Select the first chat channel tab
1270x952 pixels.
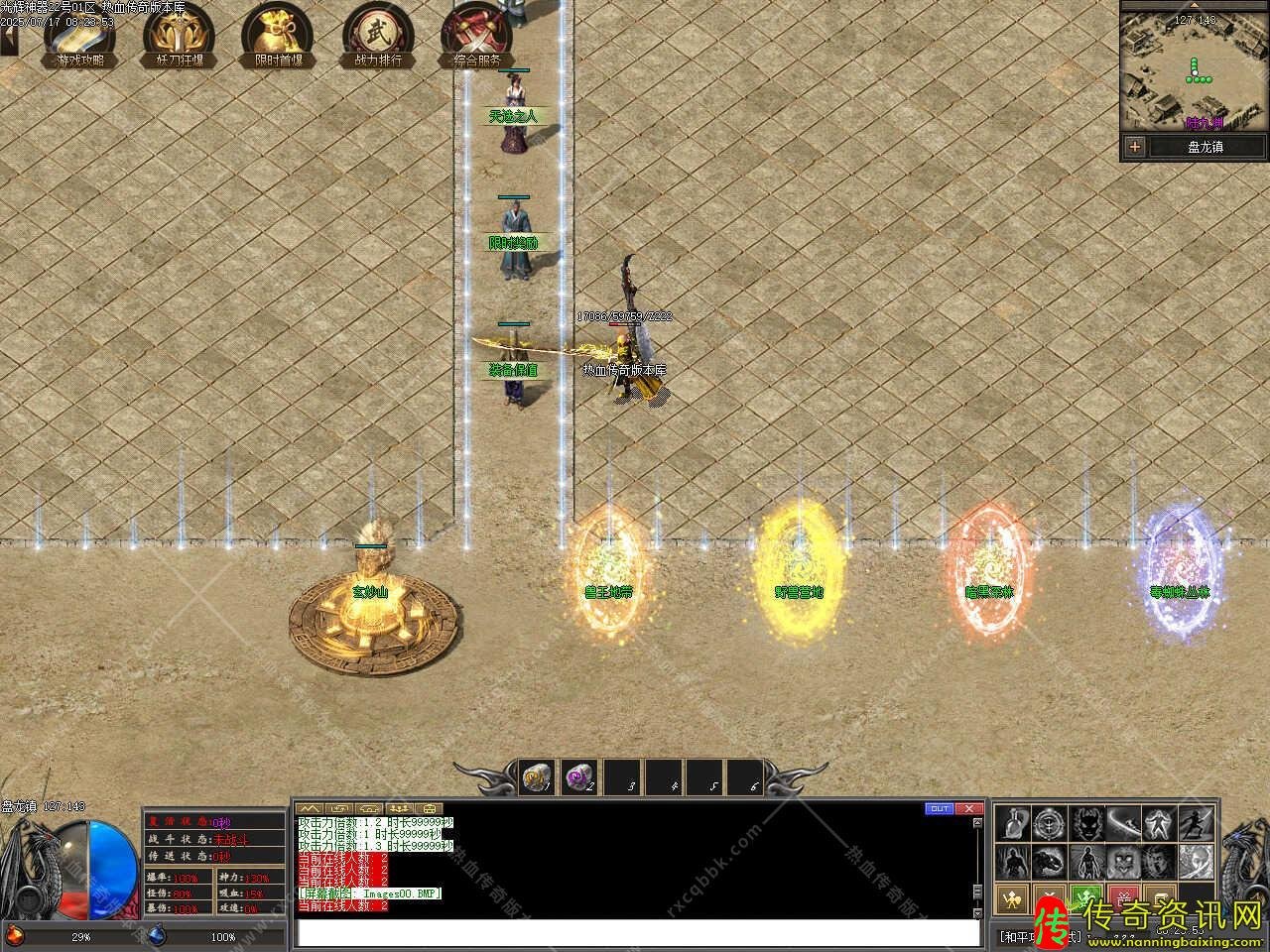coord(310,808)
